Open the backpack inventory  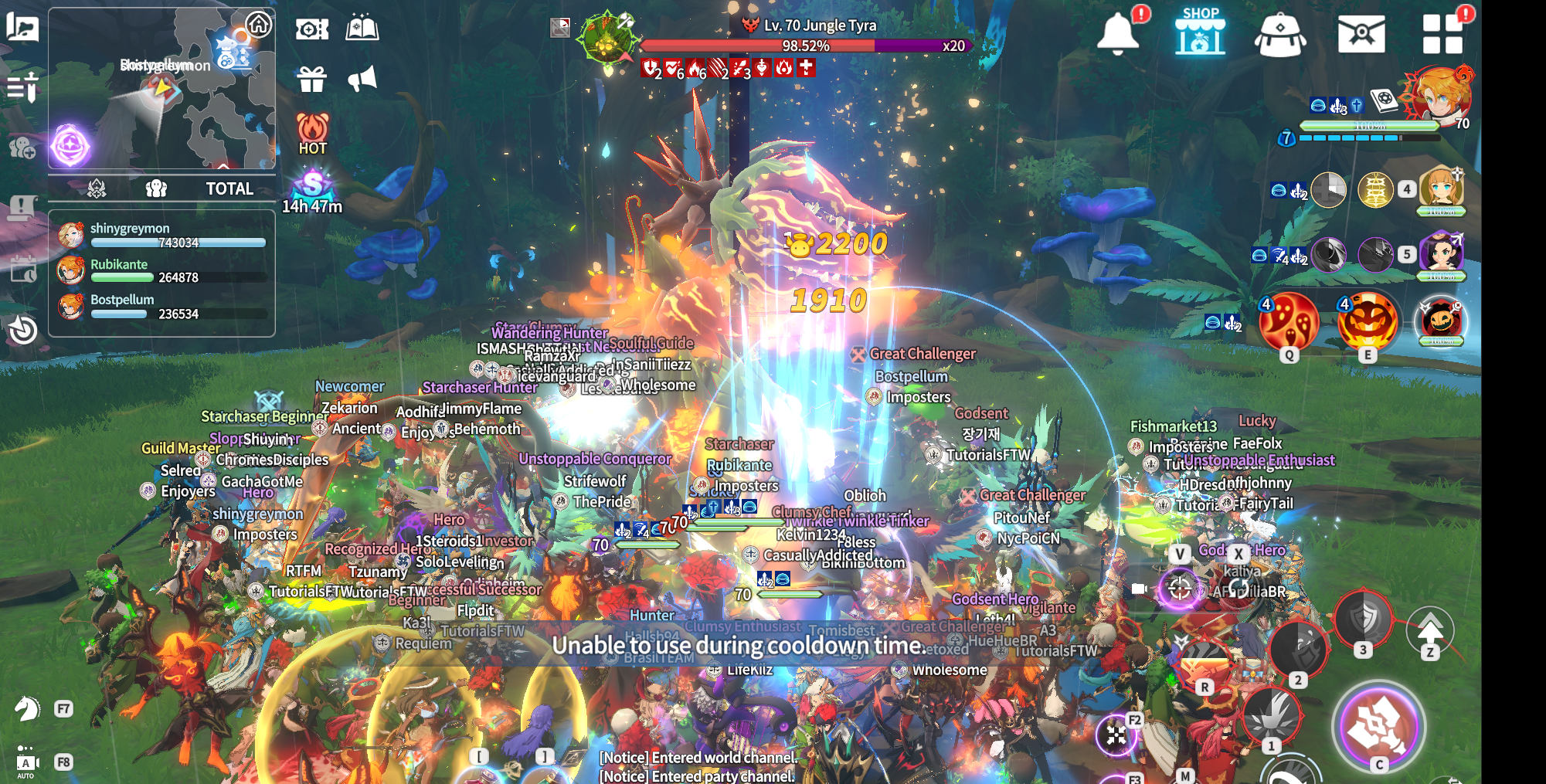tap(1280, 34)
